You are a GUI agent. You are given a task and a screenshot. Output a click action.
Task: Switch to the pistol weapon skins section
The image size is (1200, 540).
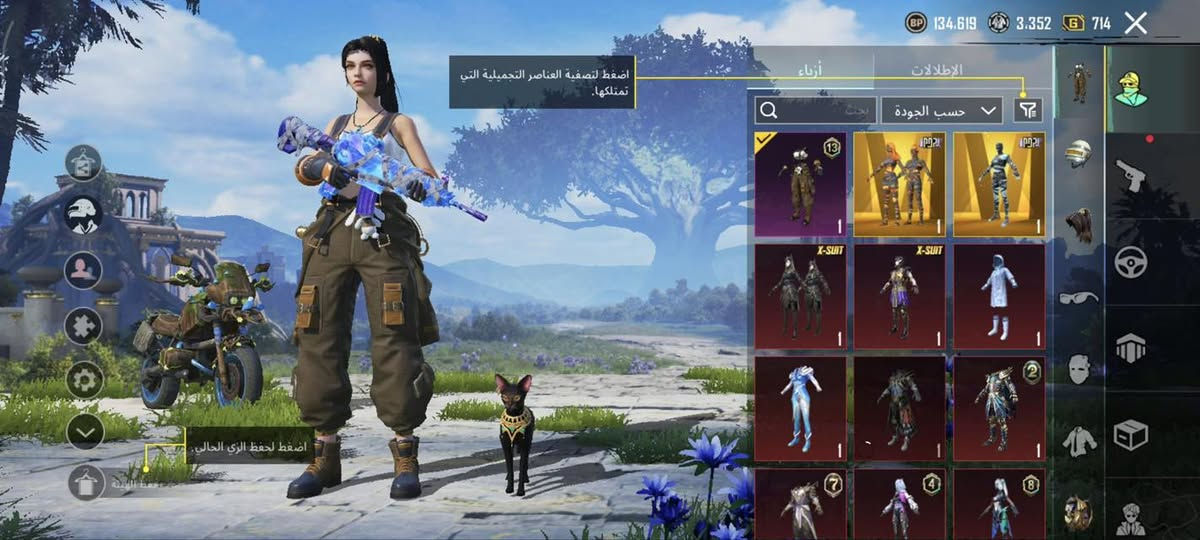pyautogui.click(x=1131, y=175)
